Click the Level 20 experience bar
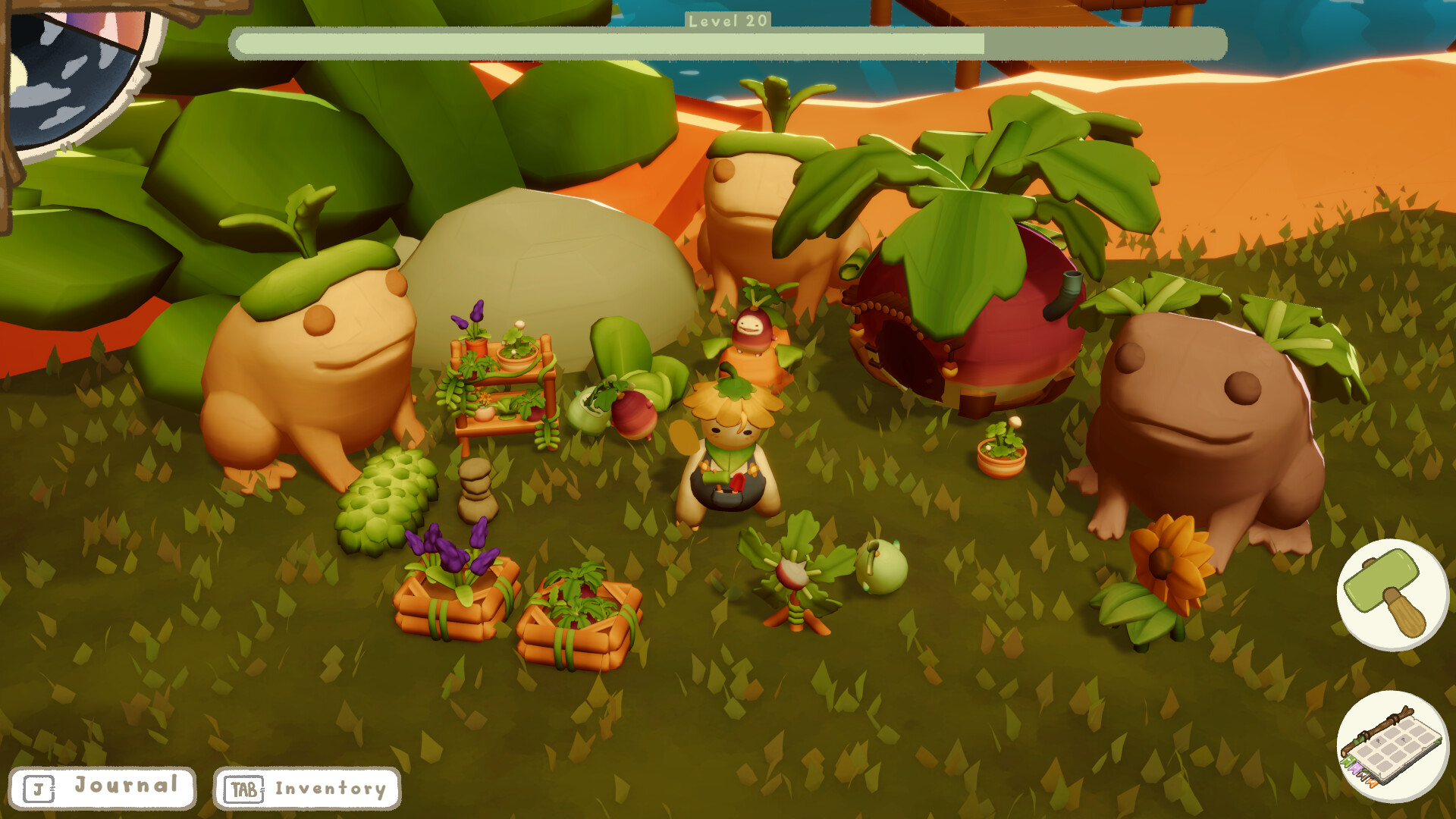Viewport: 1456px width, 819px height. tap(728, 44)
